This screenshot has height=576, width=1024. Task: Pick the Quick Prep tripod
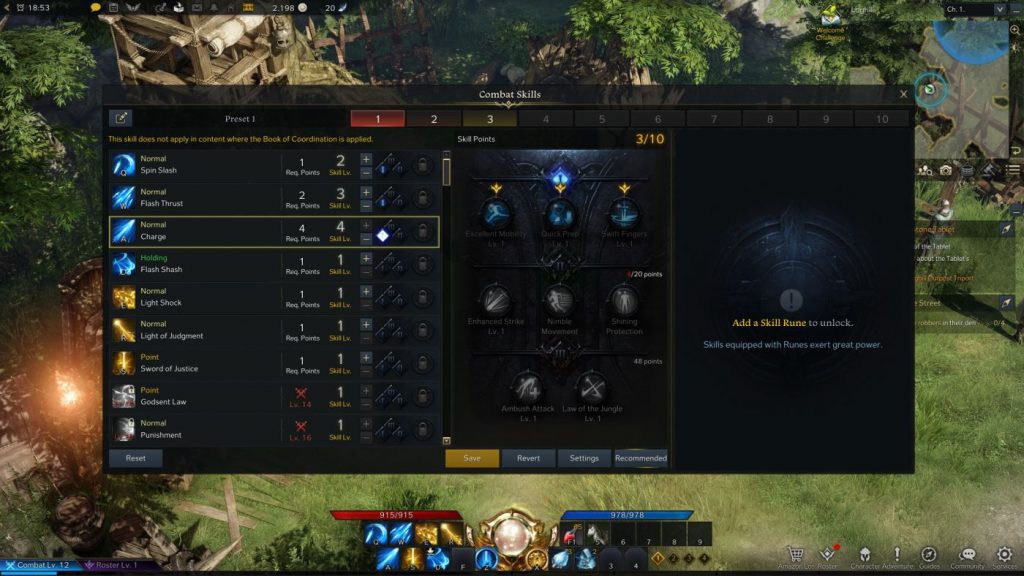click(x=560, y=213)
